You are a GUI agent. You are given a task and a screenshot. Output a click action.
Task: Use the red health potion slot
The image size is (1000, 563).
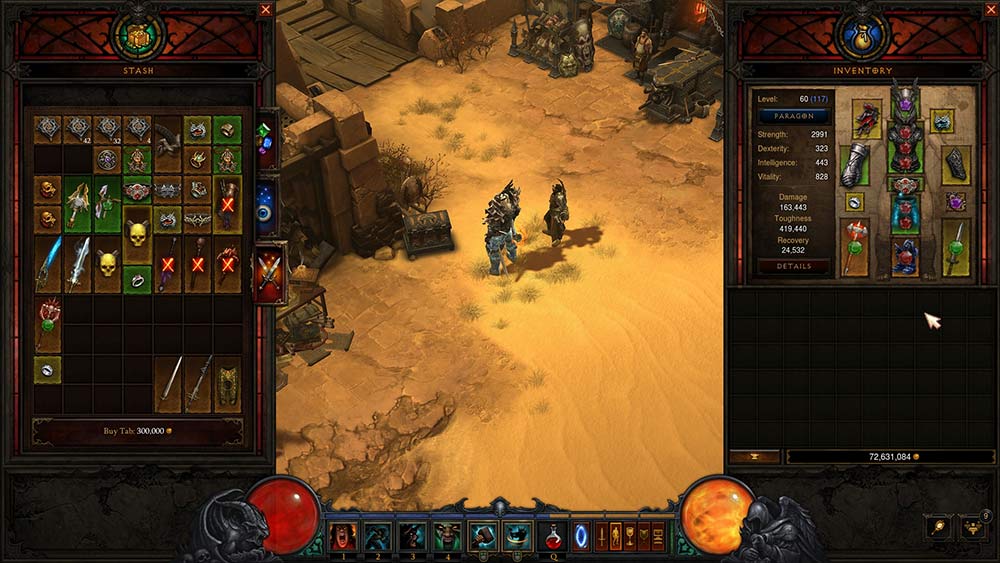point(552,537)
